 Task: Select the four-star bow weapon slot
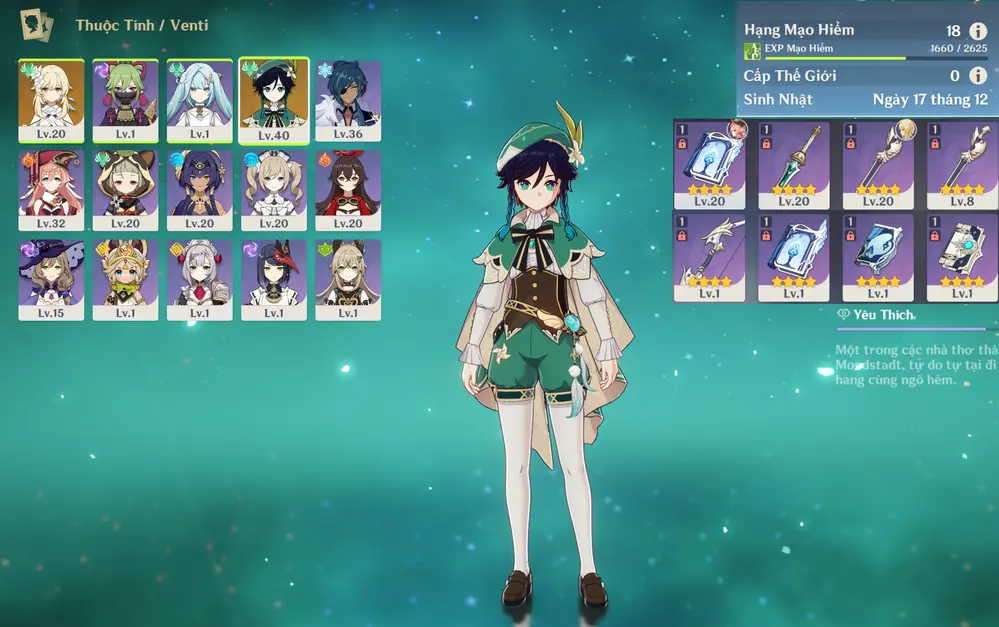pyautogui.click(x=709, y=257)
